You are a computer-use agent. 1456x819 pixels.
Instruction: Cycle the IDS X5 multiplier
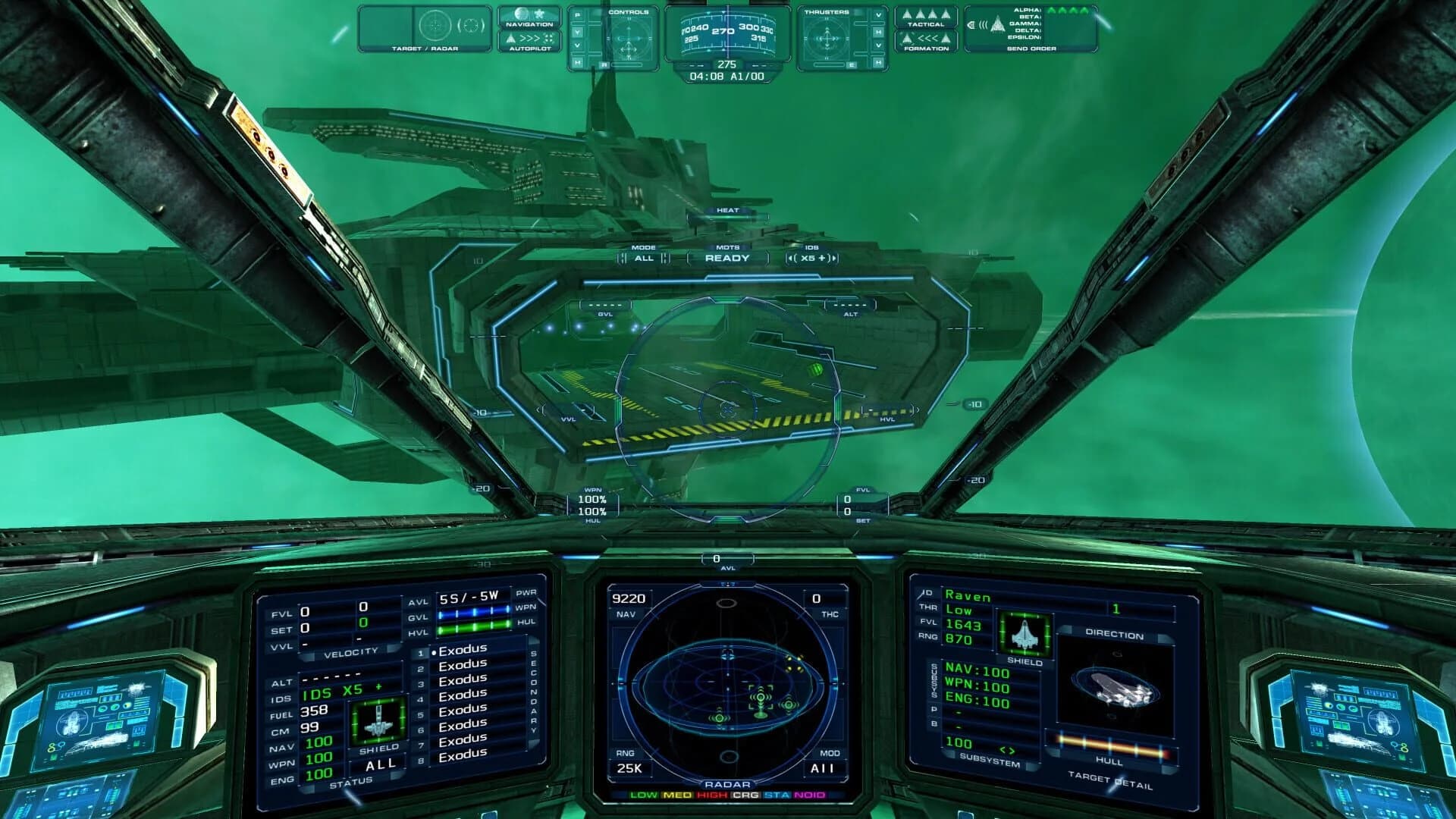coord(814,258)
